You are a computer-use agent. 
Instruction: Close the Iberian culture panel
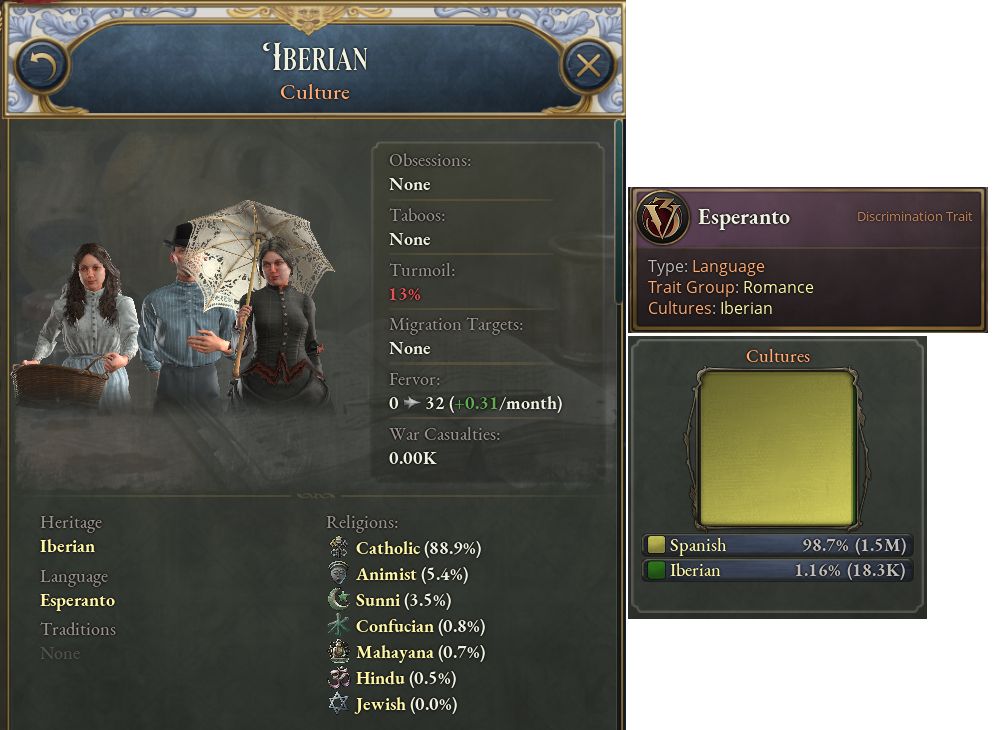click(588, 66)
